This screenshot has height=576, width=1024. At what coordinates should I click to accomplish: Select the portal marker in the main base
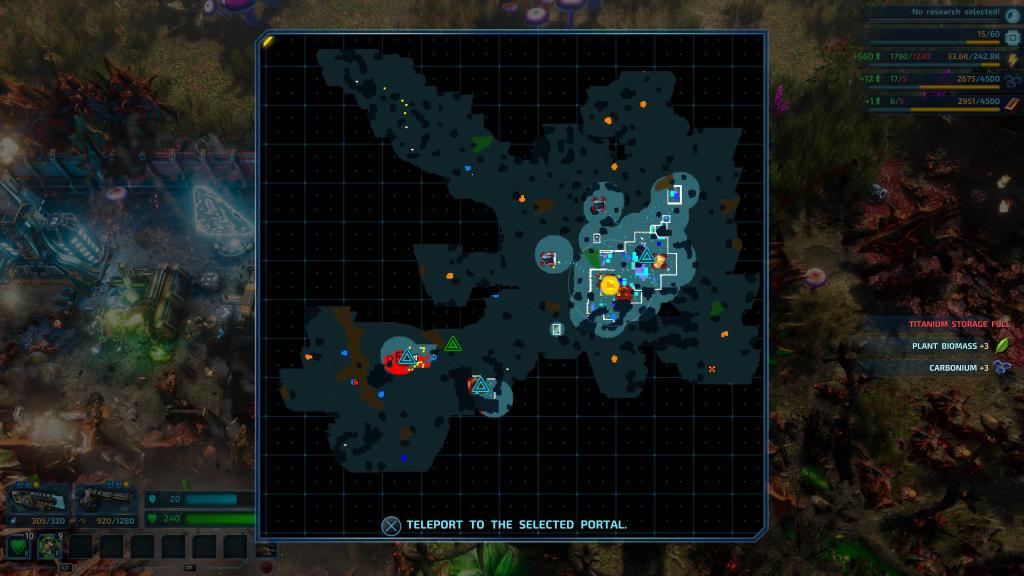(646, 256)
